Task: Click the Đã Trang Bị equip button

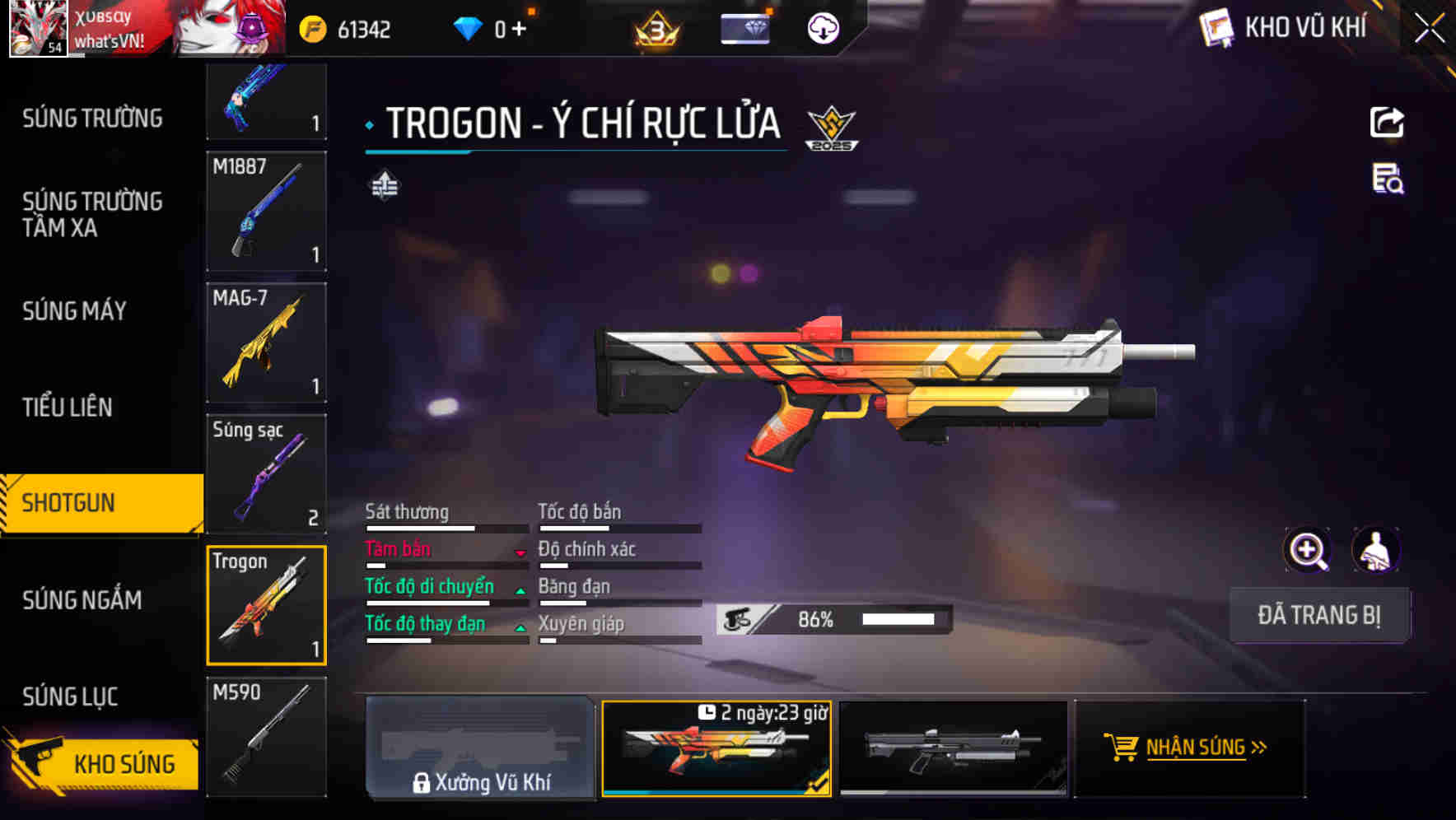Action: coord(1318,615)
